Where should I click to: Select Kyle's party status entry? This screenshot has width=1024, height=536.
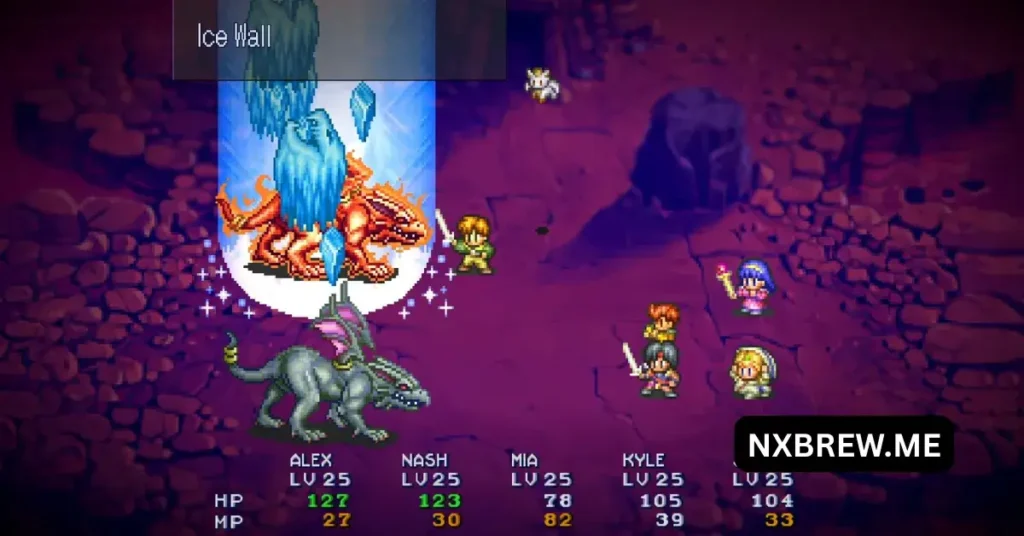click(x=643, y=461)
